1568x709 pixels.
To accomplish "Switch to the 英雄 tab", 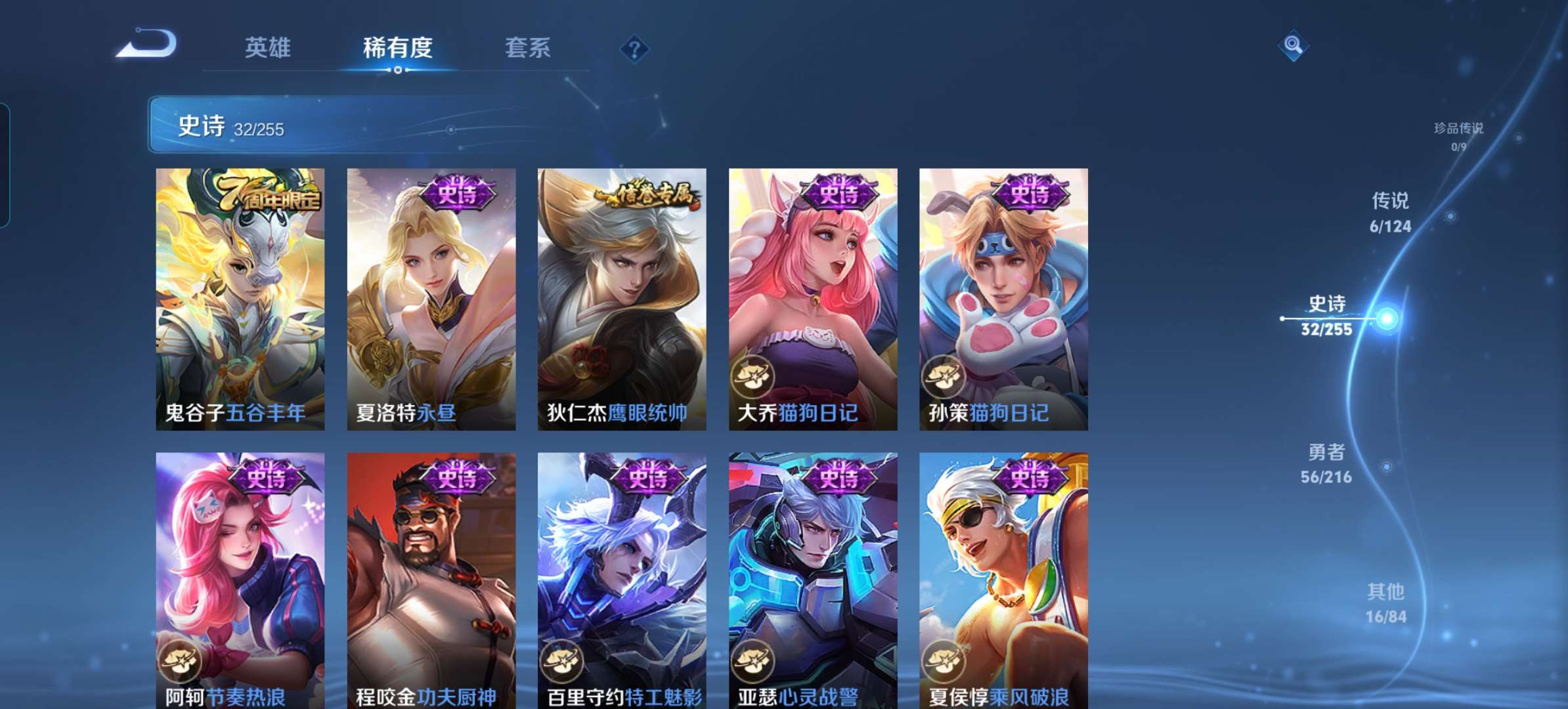I will click(x=267, y=48).
